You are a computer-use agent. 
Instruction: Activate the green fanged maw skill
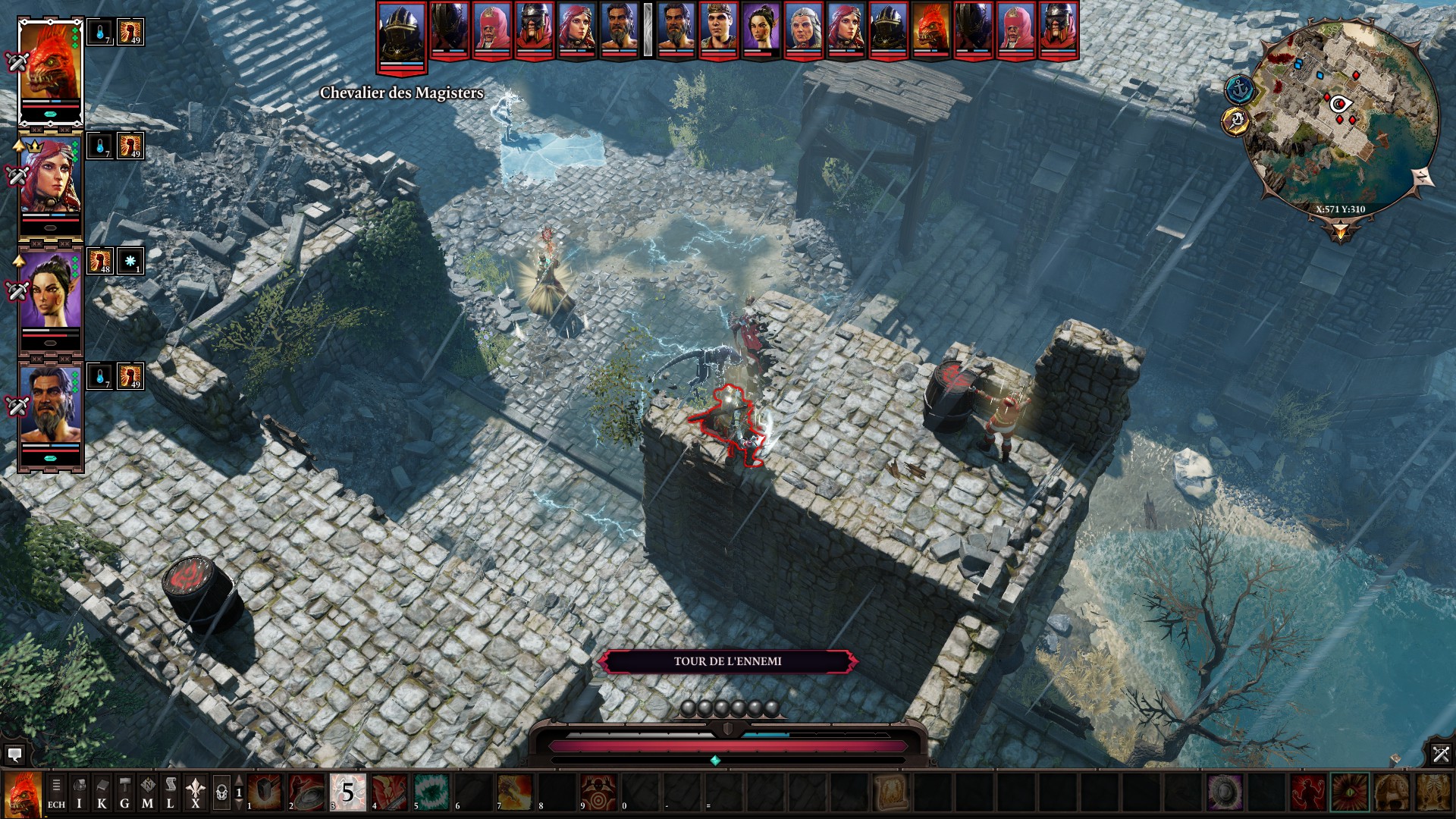(431, 792)
